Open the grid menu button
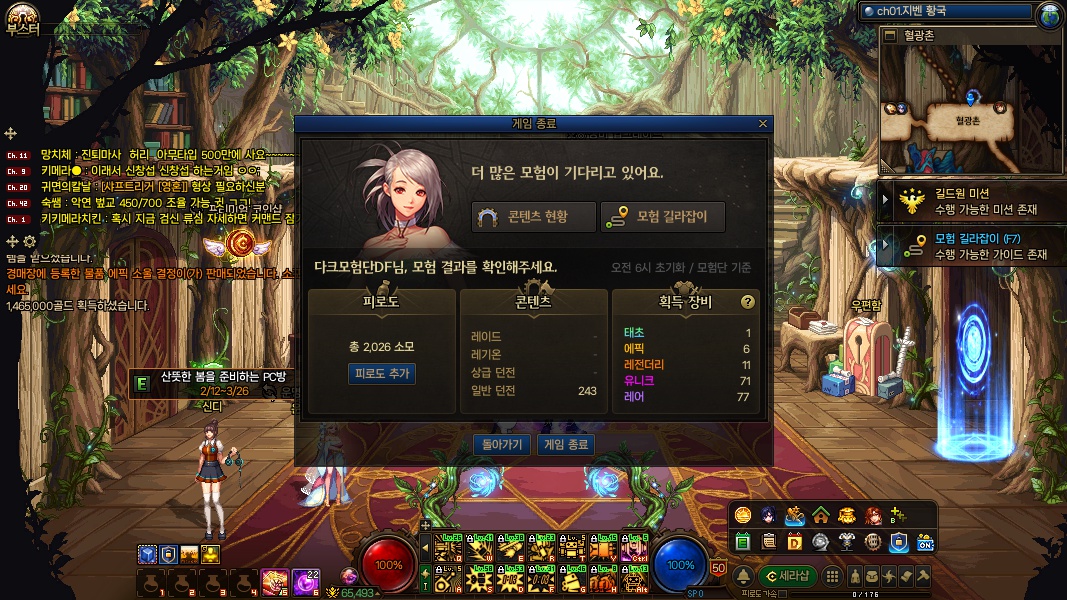1067x600 pixels. click(x=833, y=576)
